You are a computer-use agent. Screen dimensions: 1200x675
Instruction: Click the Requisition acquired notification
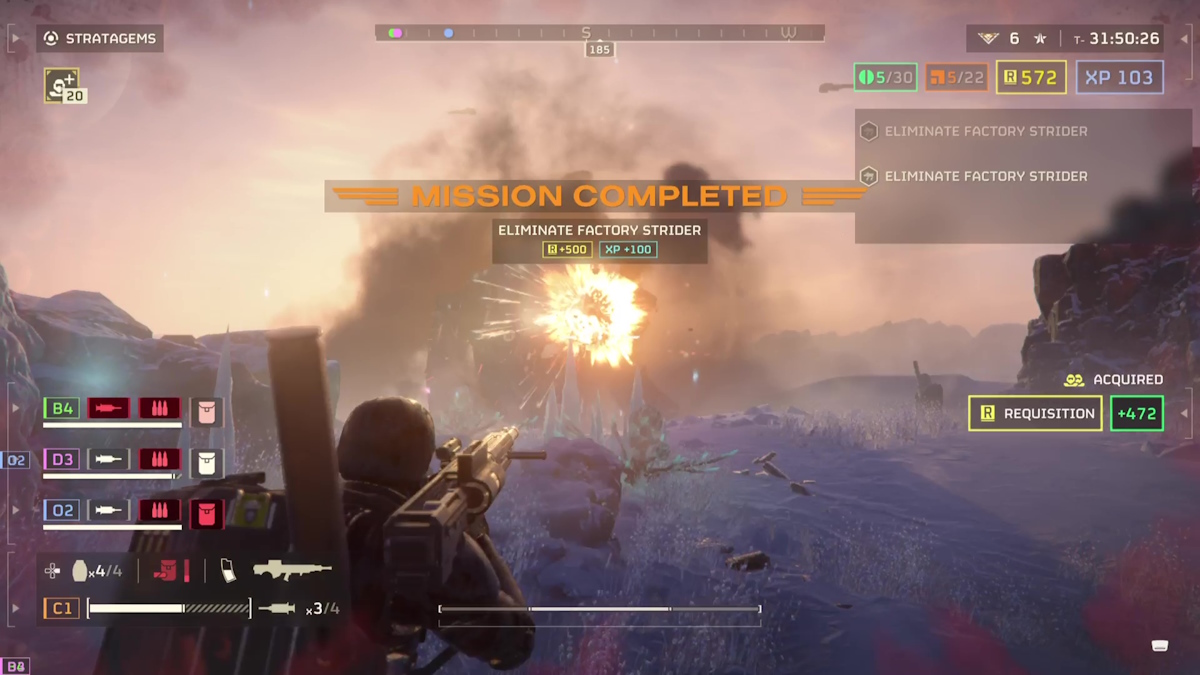1035,414
